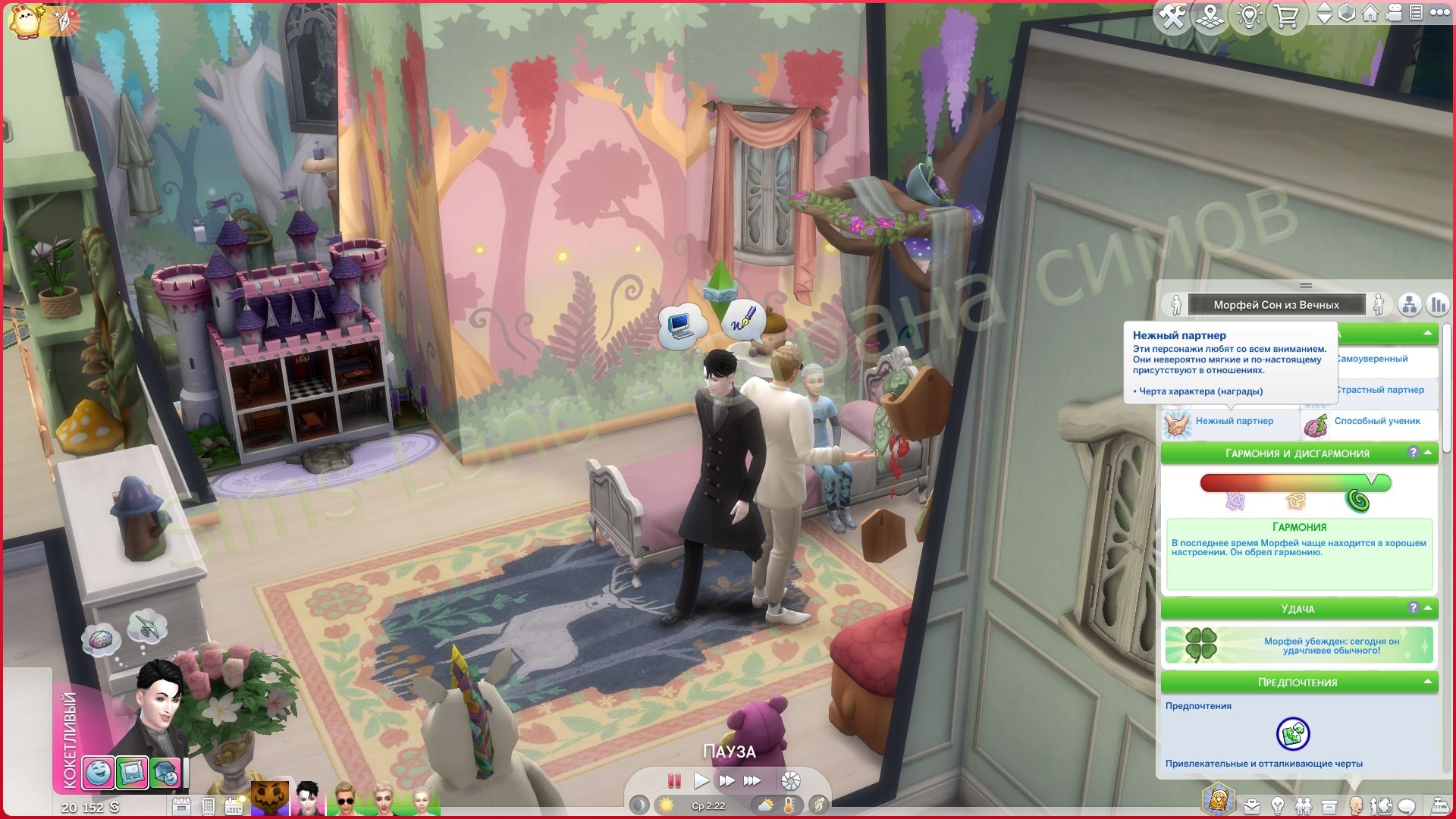Open Build Mode with the hammer-and-wrench icon
Viewport: 1456px width, 819px height.
pyautogui.click(x=1172, y=17)
